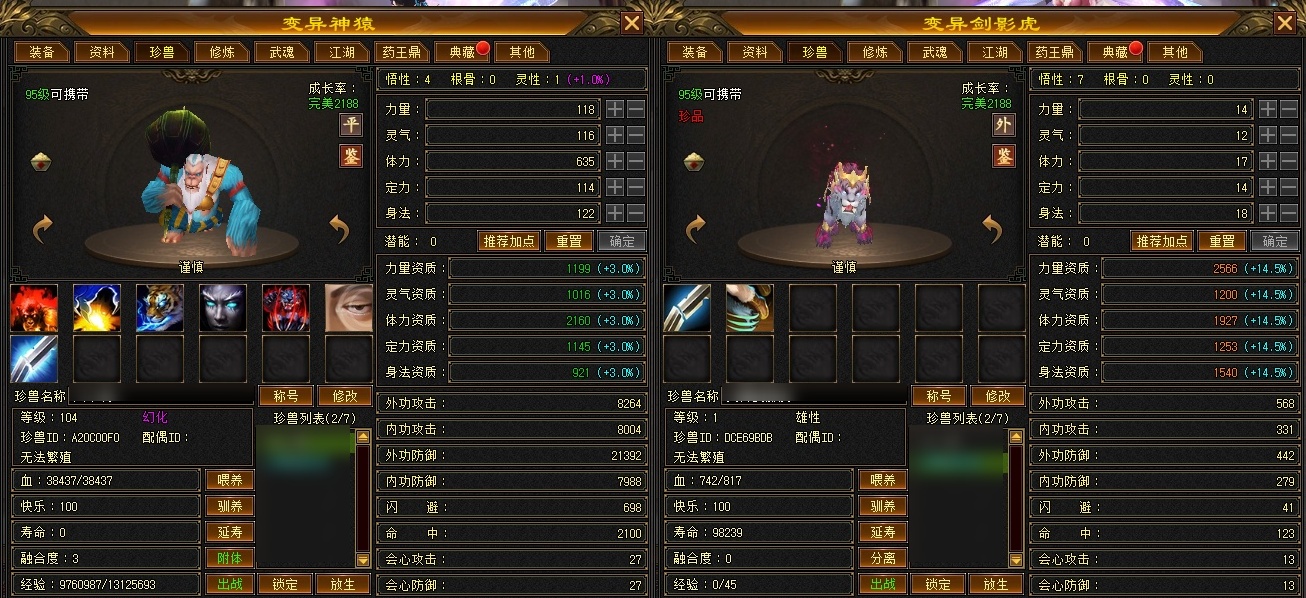Viewport: 1306px width, 598px height.
Task: Click the 平 button beside the ape
Action: pyautogui.click(x=351, y=125)
